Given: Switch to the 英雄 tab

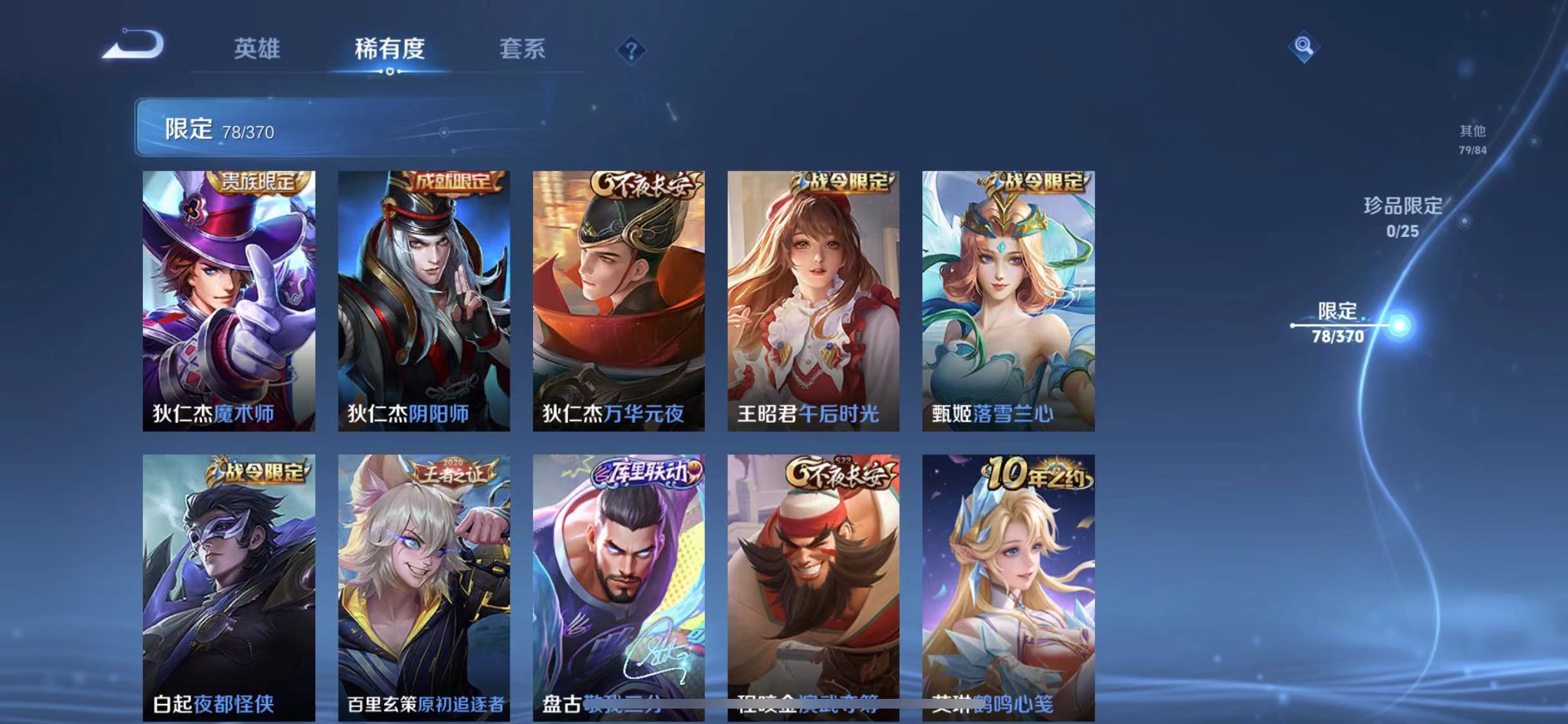Looking at the screenshot, I should pyautogui.click(x=257, y=50).
